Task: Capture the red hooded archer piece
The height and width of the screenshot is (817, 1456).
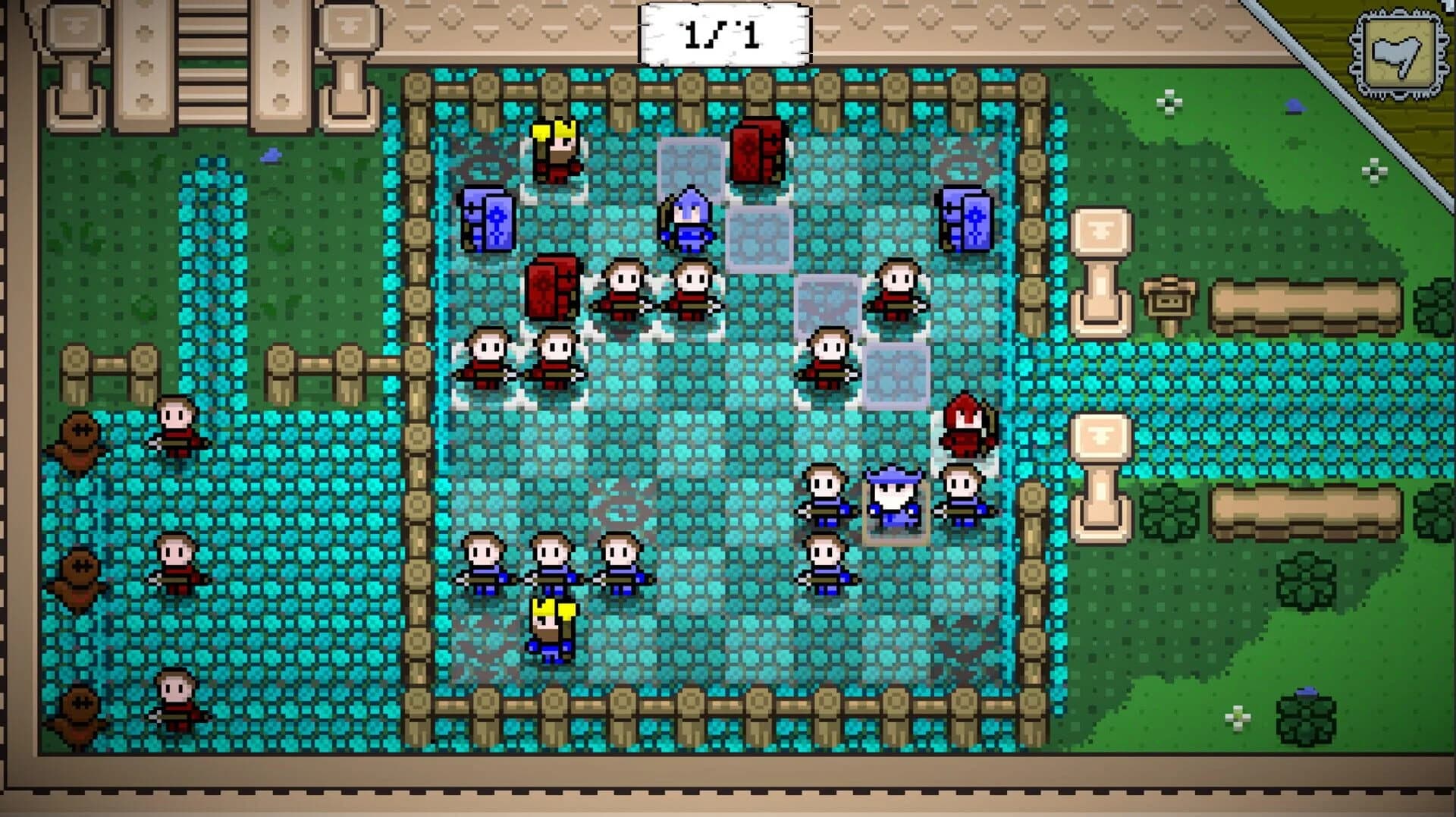Action: [965, 426]
